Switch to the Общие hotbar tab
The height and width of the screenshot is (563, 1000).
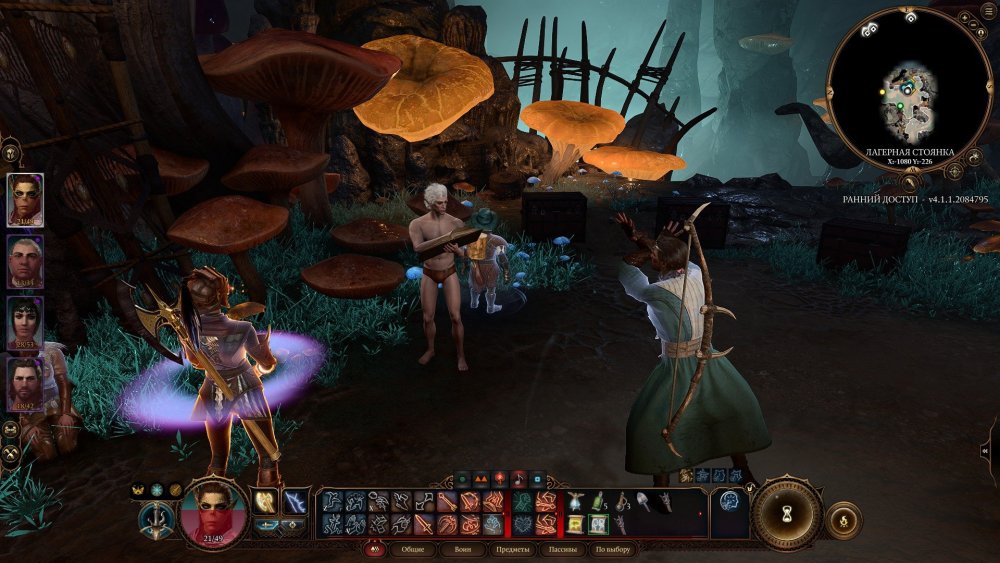(x=412, y=550)
